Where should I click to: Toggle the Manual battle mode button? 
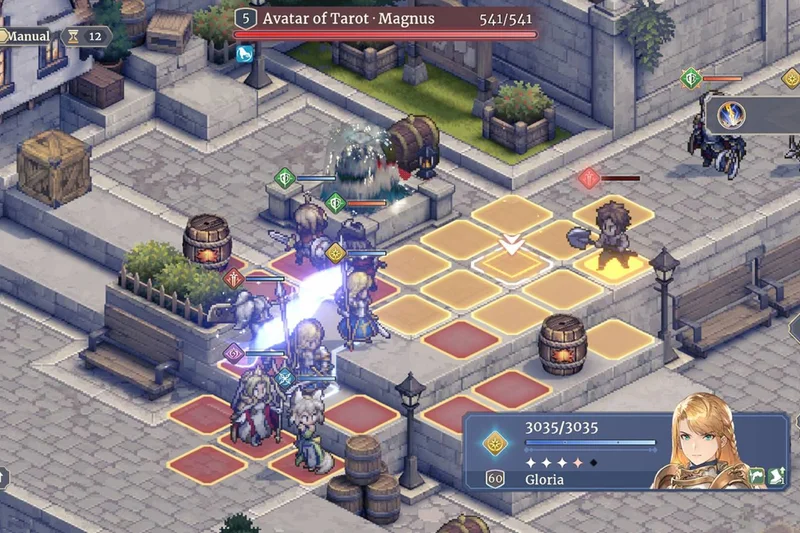(26, 36)
